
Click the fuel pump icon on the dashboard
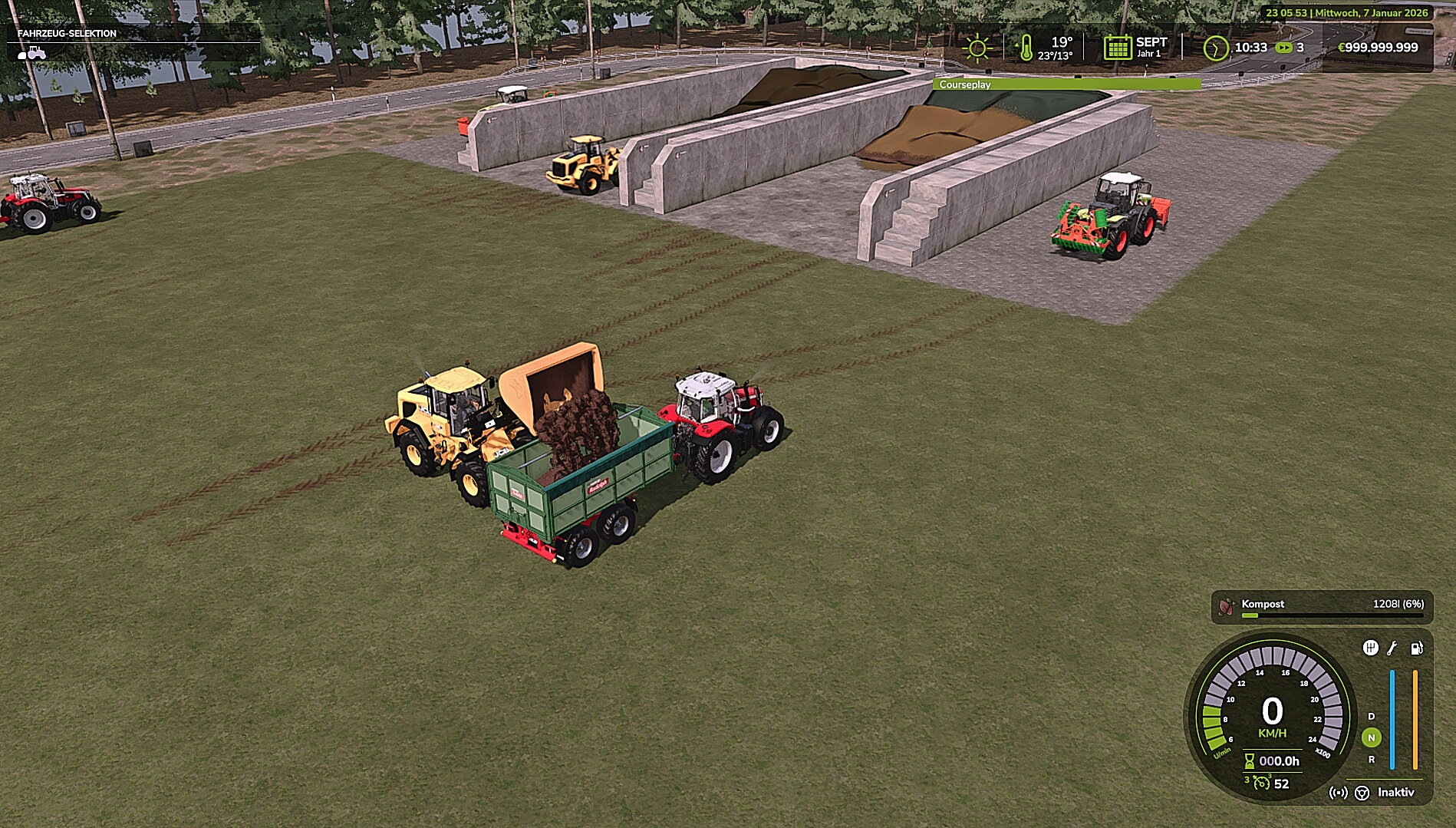[x=1416, y=648]
